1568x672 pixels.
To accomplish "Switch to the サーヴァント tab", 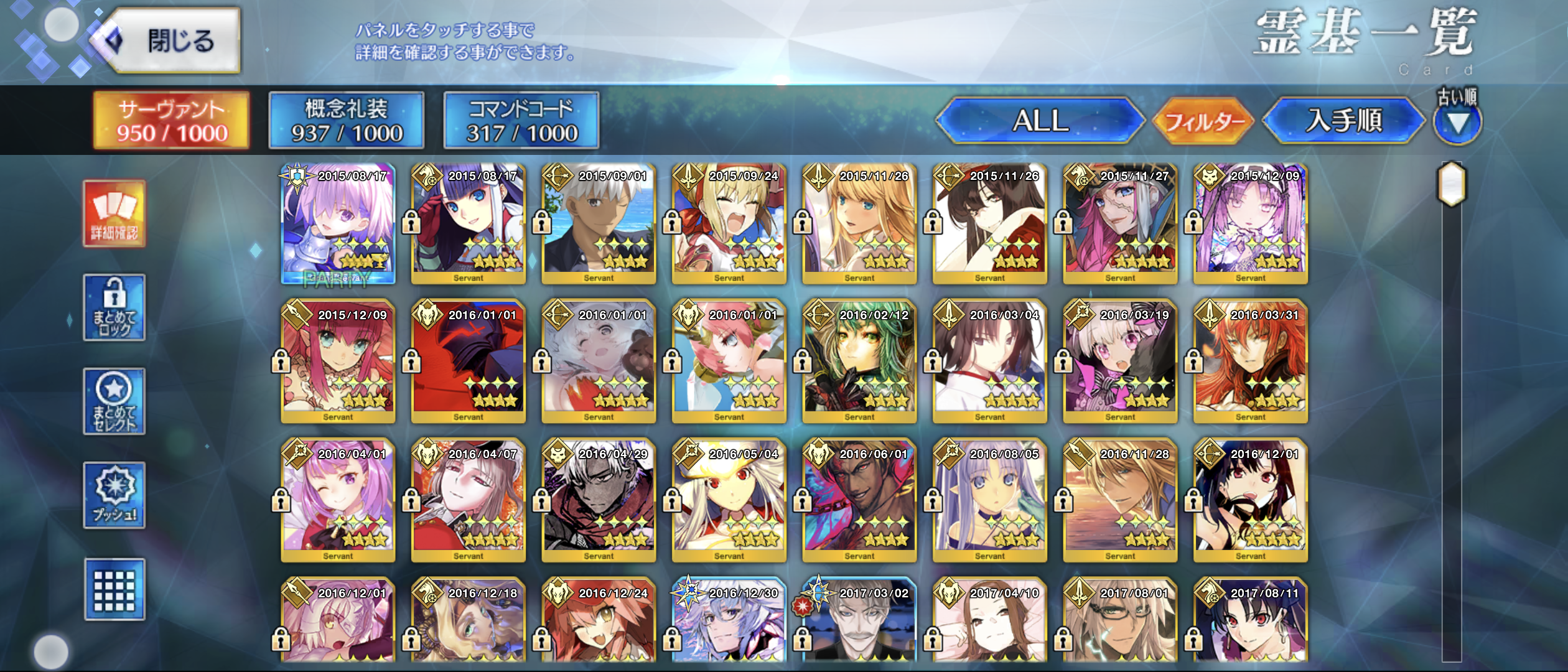I will 172,121.
